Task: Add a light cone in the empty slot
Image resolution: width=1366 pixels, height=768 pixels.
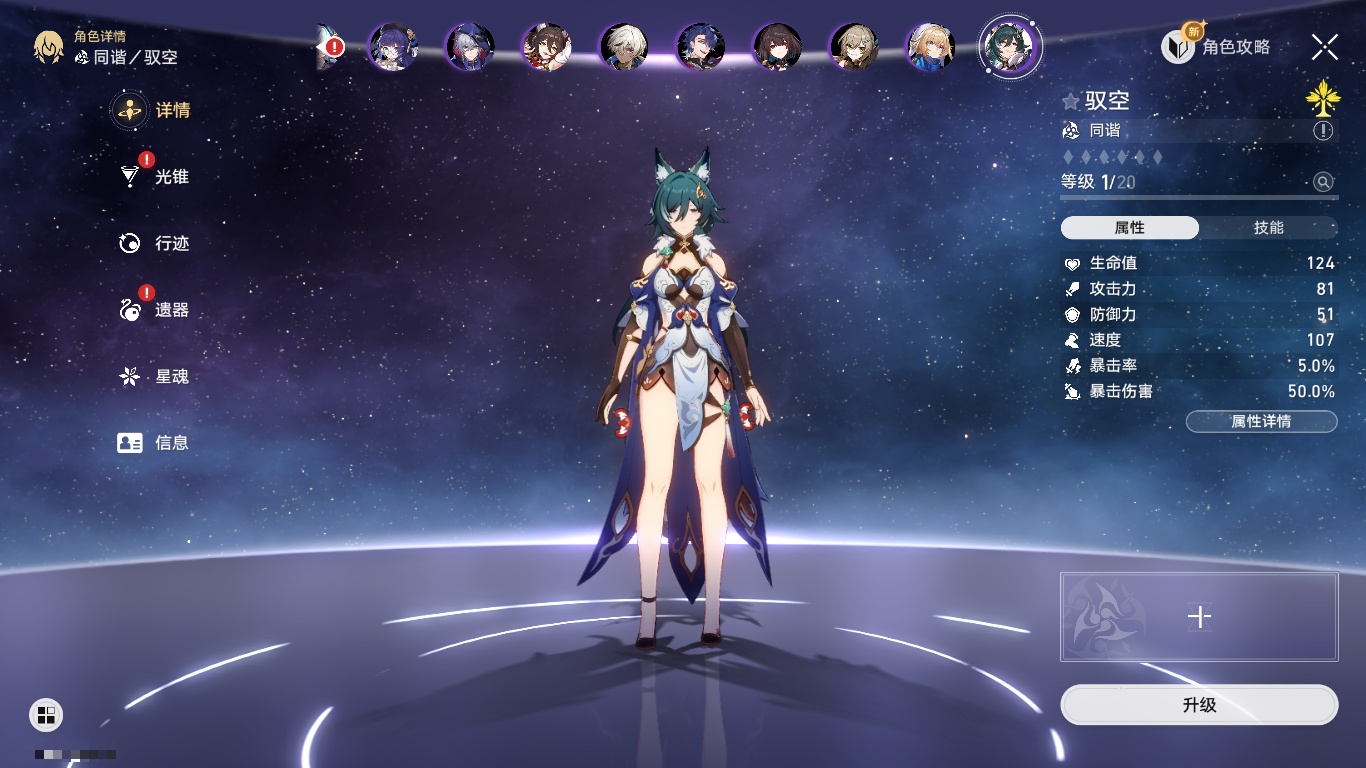Action: tap(1198, 617)
